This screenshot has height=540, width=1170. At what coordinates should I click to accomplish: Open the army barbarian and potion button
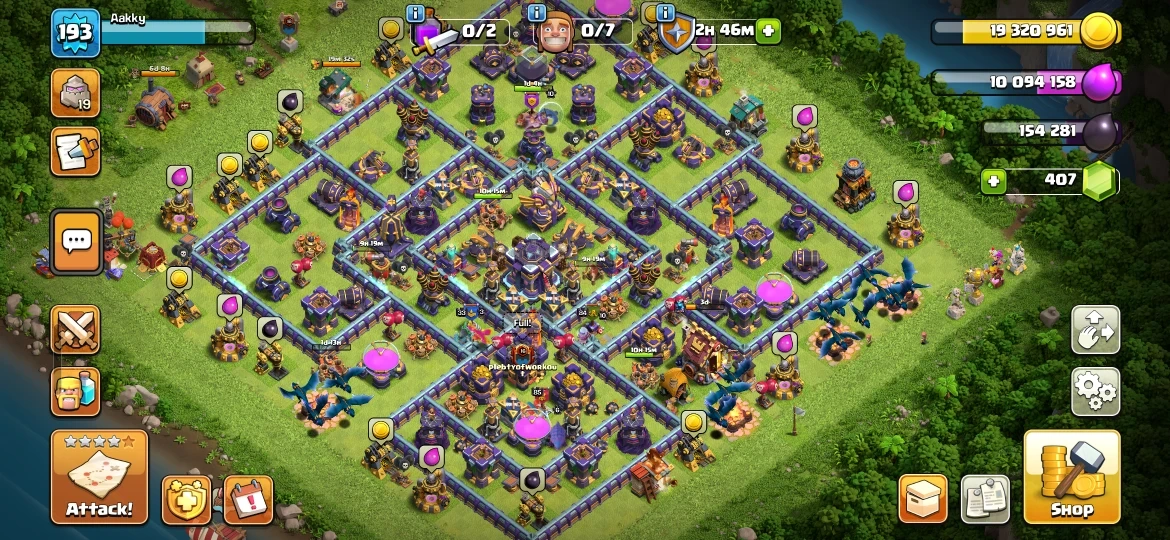point(76,391)
